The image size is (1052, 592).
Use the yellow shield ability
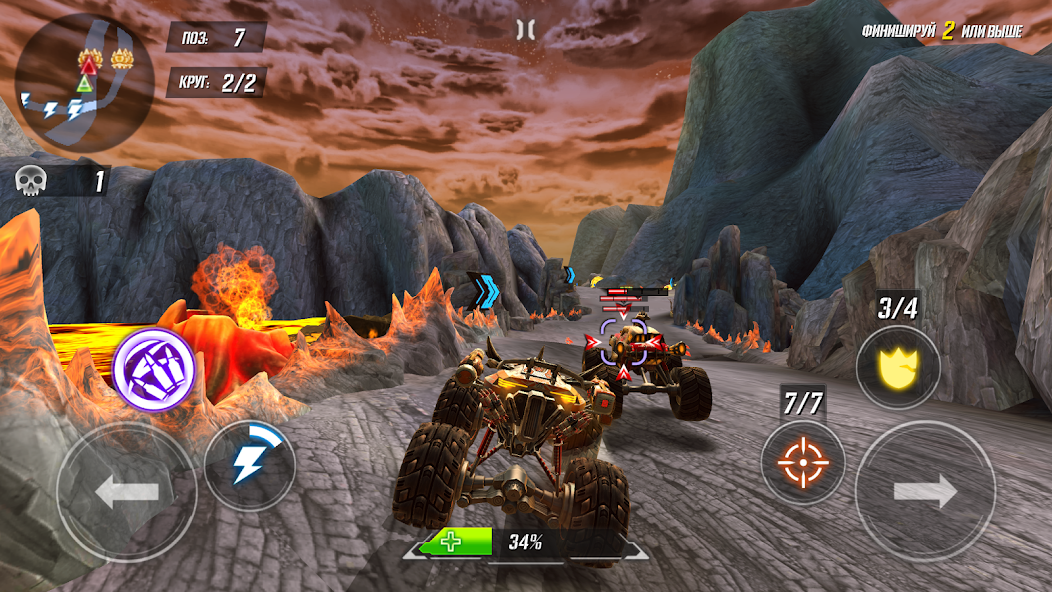pos(898,367)
